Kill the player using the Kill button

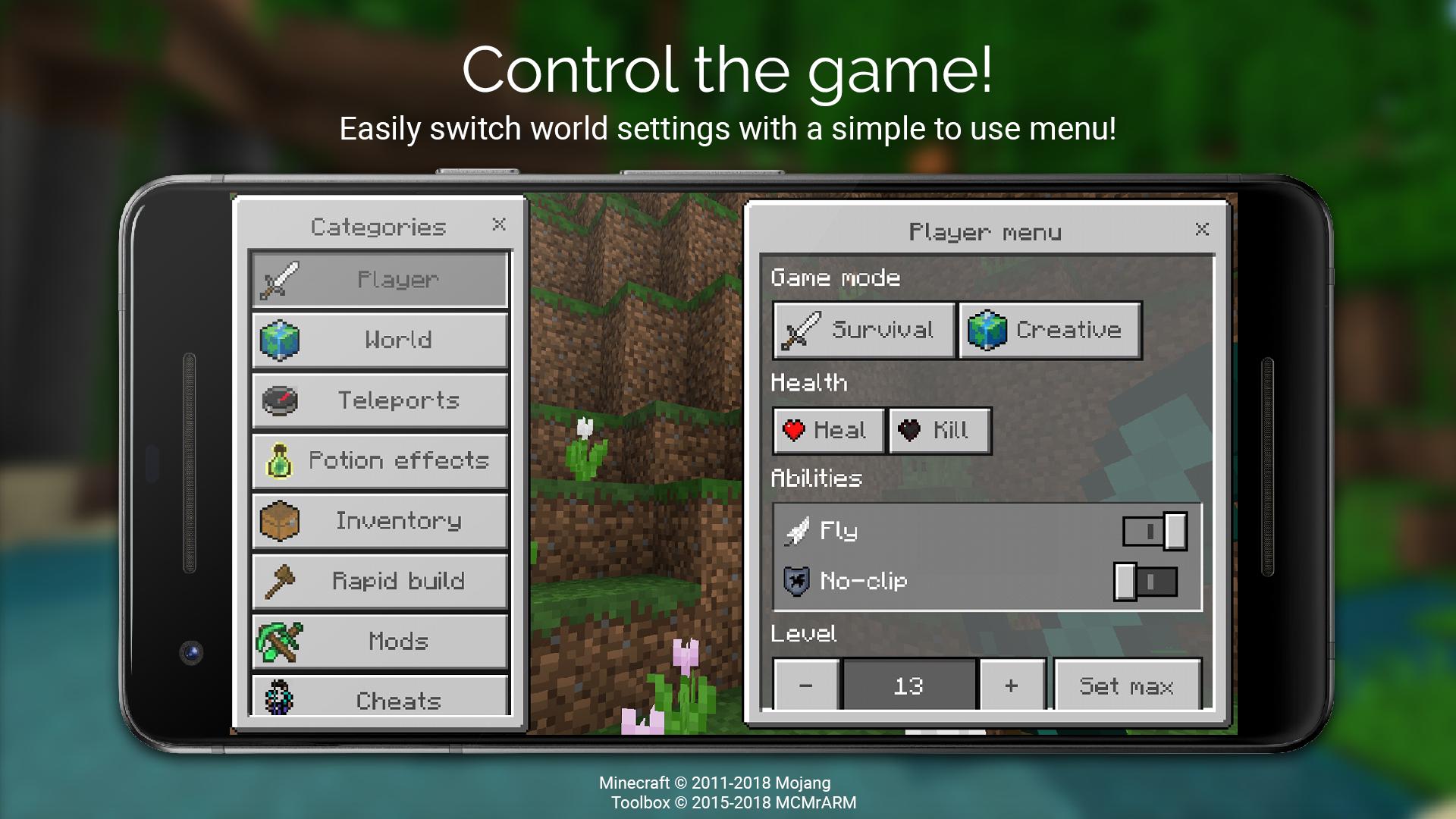coord(939,430)
